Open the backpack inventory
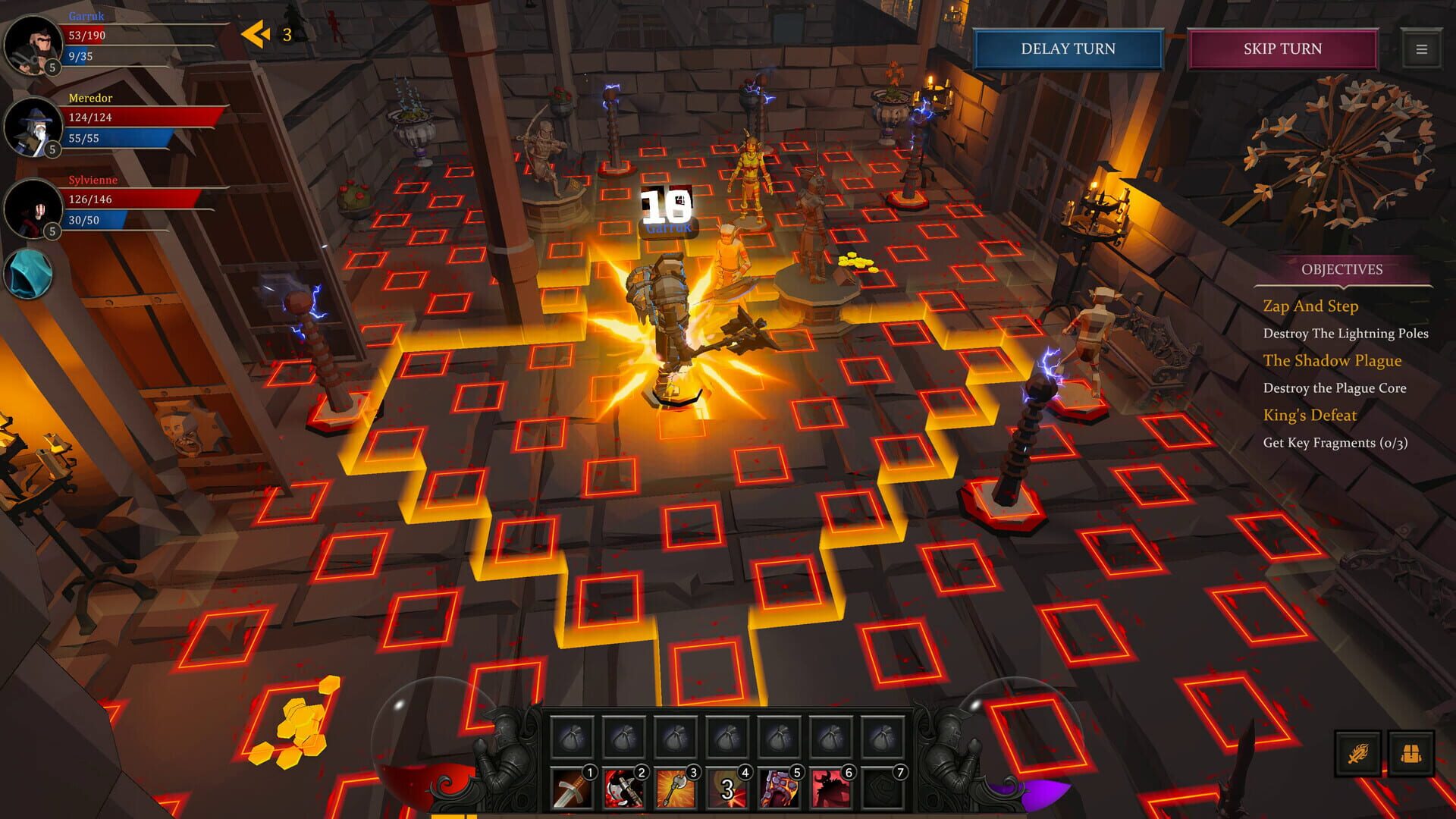 pos(1410,753)
